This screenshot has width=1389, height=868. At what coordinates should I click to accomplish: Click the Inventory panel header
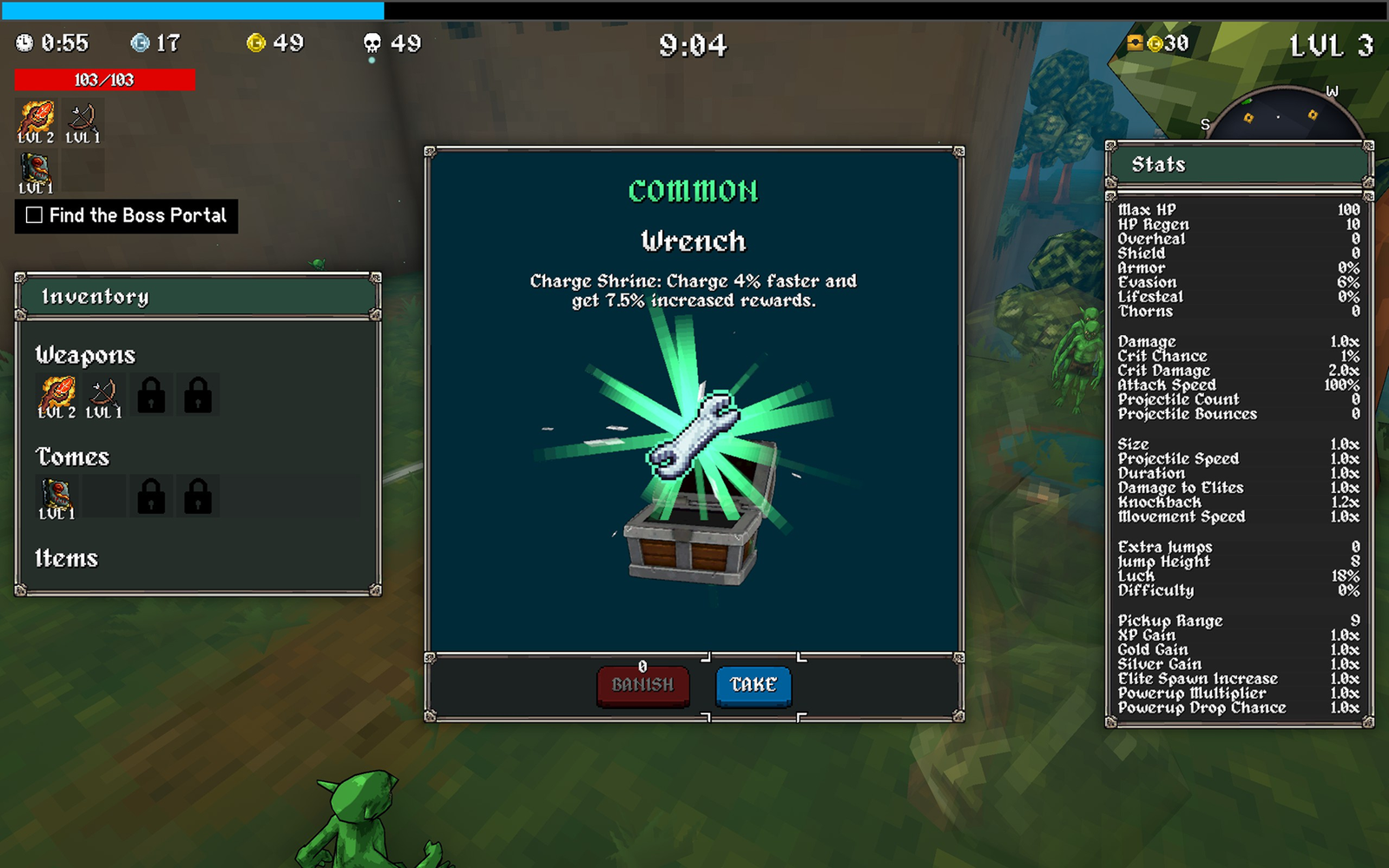pos(198,297)
